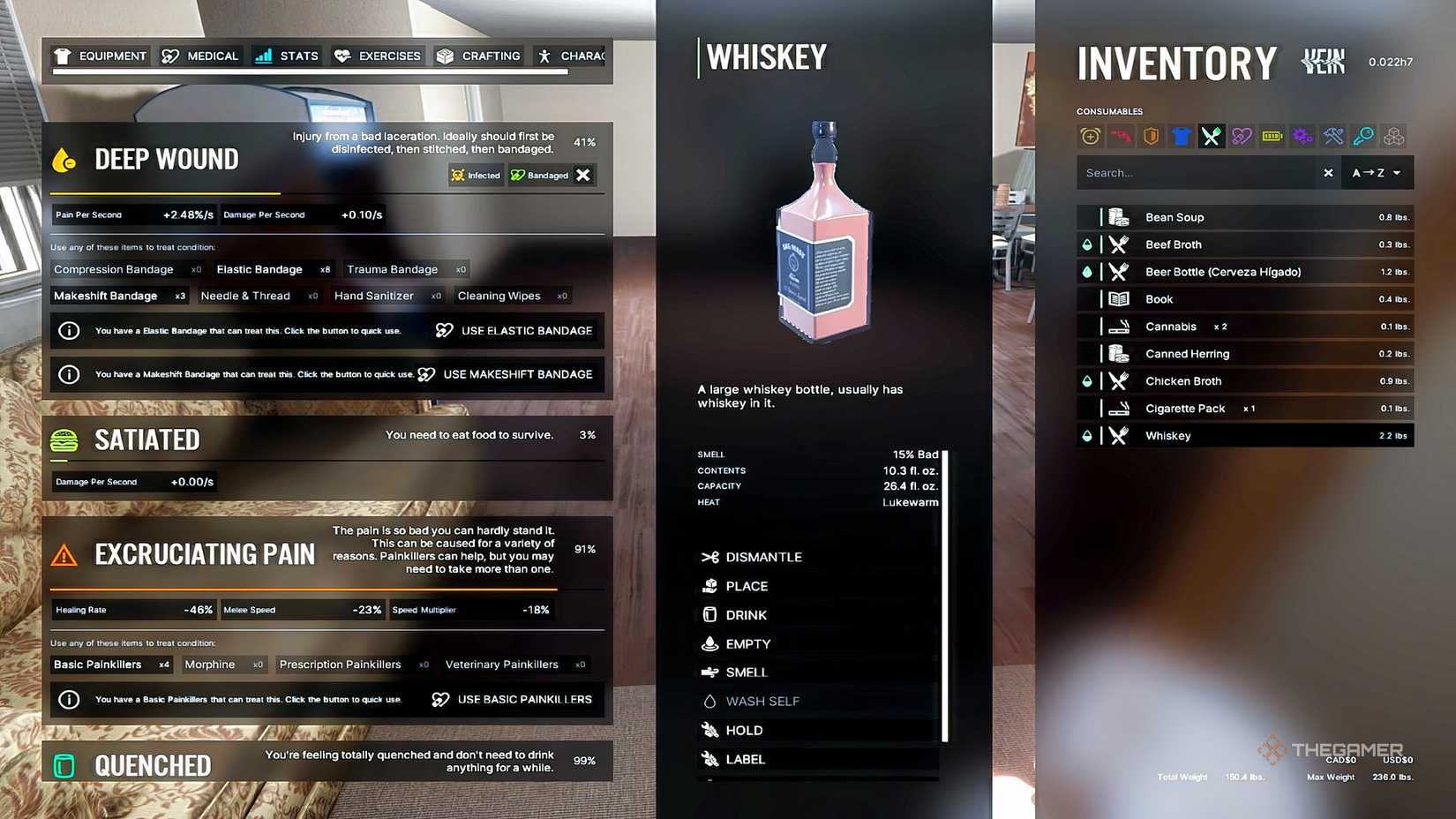Image resolution: width=1456 pixels, height=819 pixels.
Task: Toggle the Infected tag on Deep Wound
Action: 476,175
